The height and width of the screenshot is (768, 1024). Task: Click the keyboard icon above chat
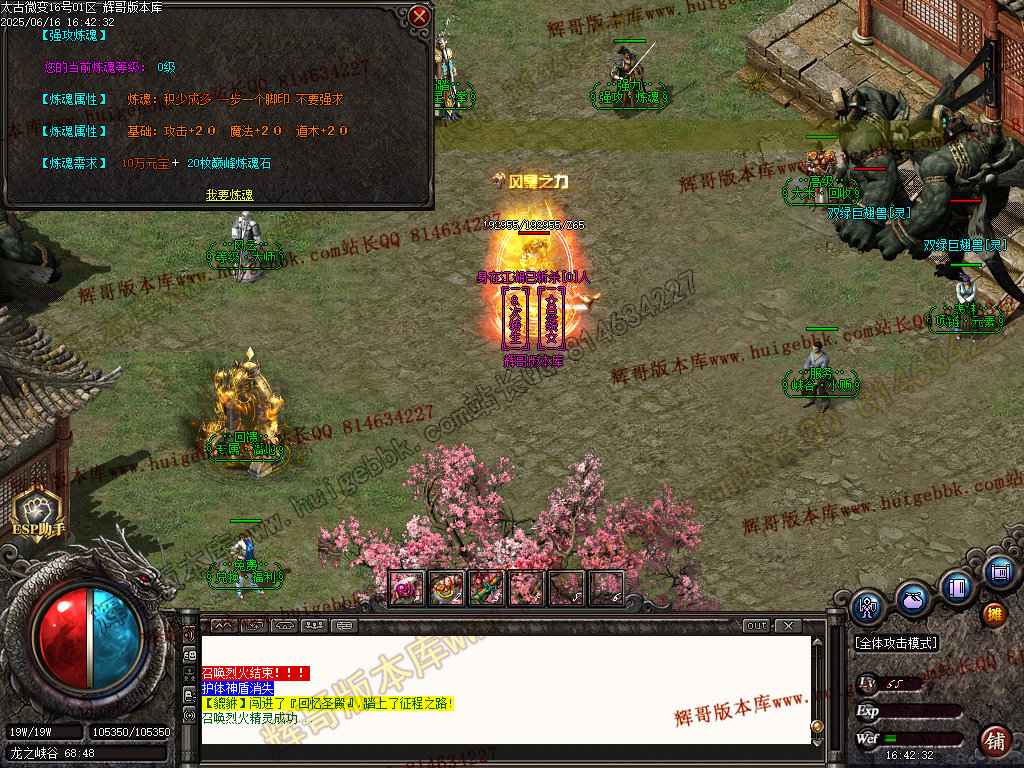345,626
